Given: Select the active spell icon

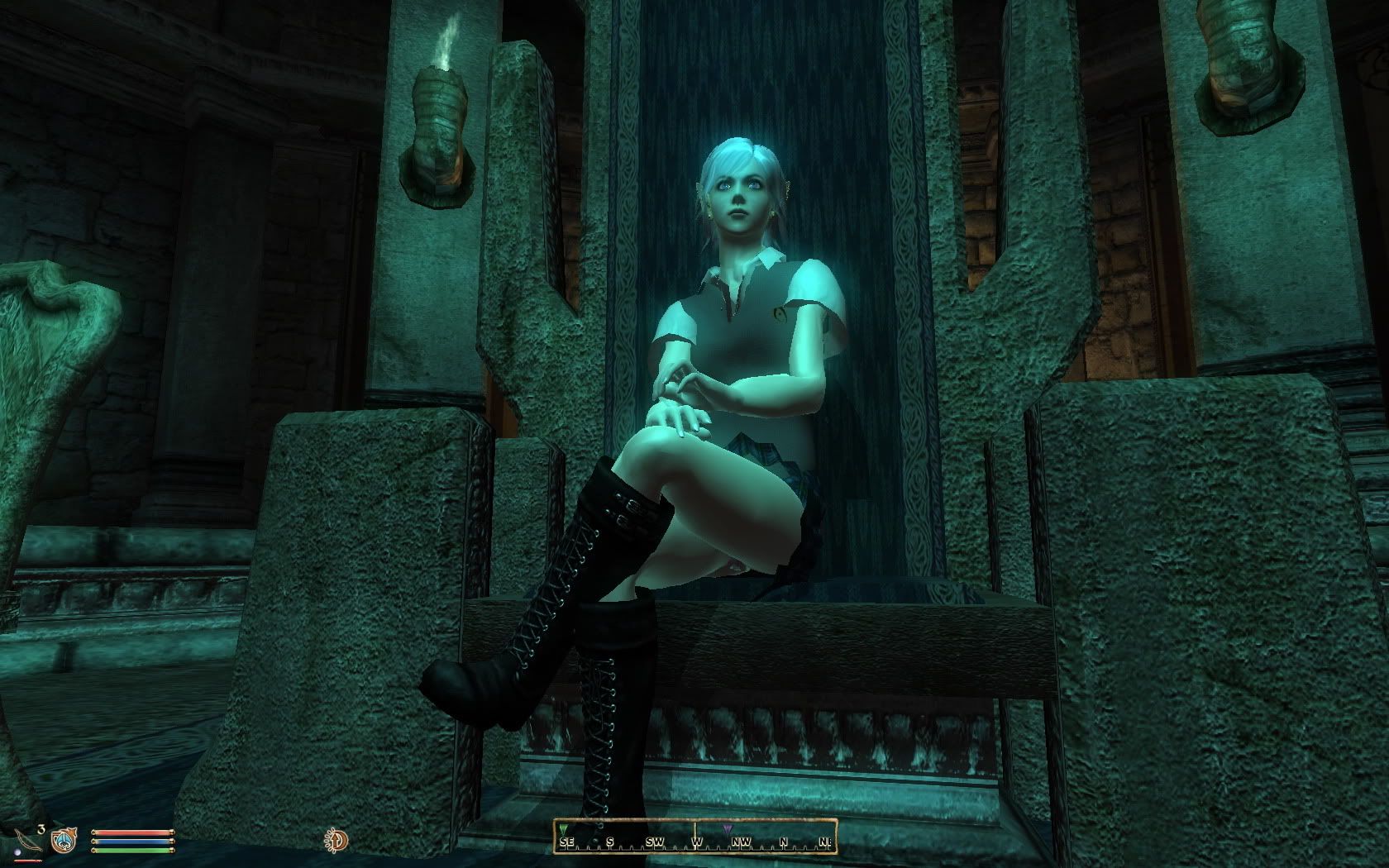Looking at the screenshot, I should coord(63,841).
